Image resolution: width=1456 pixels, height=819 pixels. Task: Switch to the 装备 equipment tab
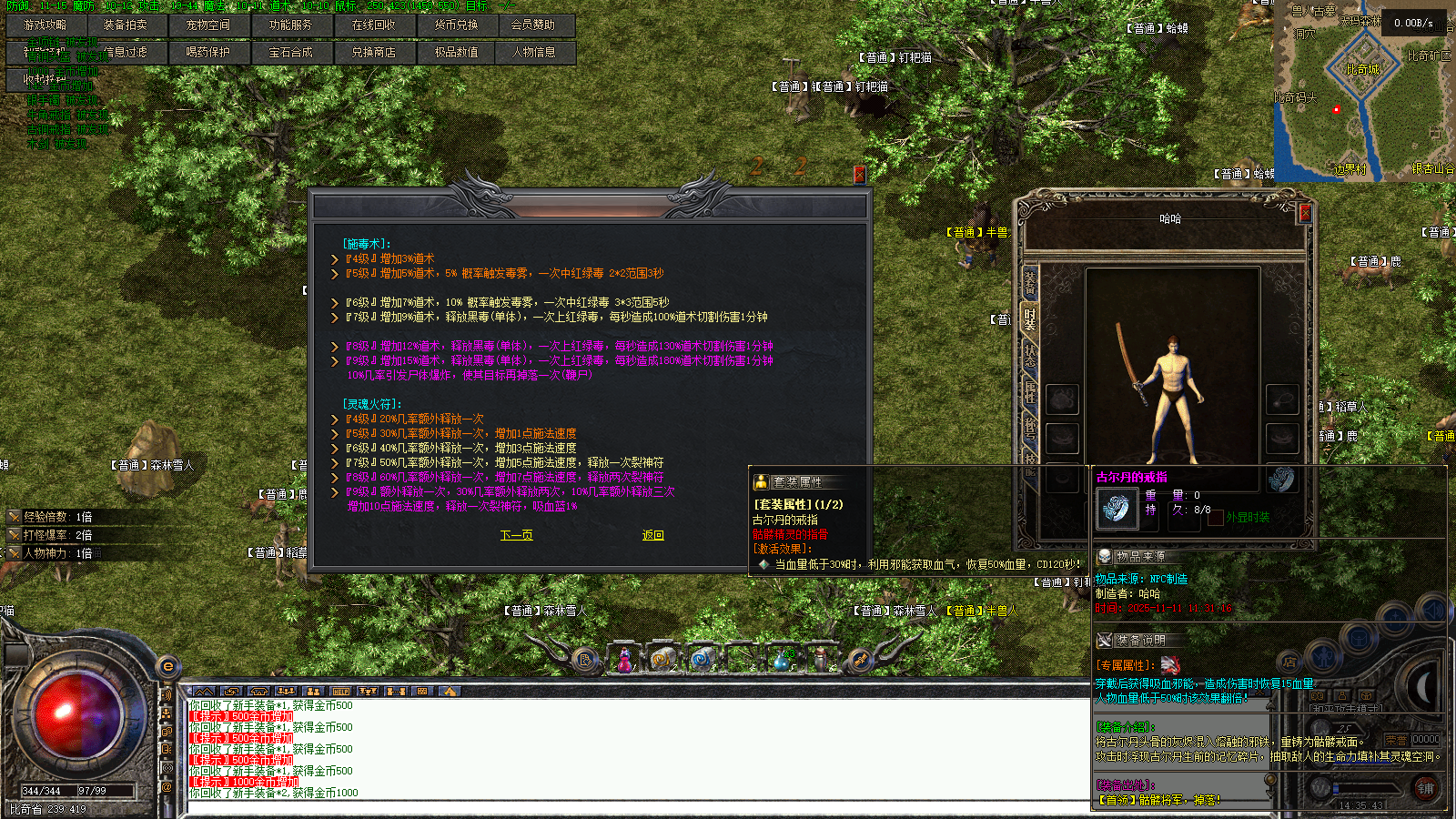coord(1030,282)
